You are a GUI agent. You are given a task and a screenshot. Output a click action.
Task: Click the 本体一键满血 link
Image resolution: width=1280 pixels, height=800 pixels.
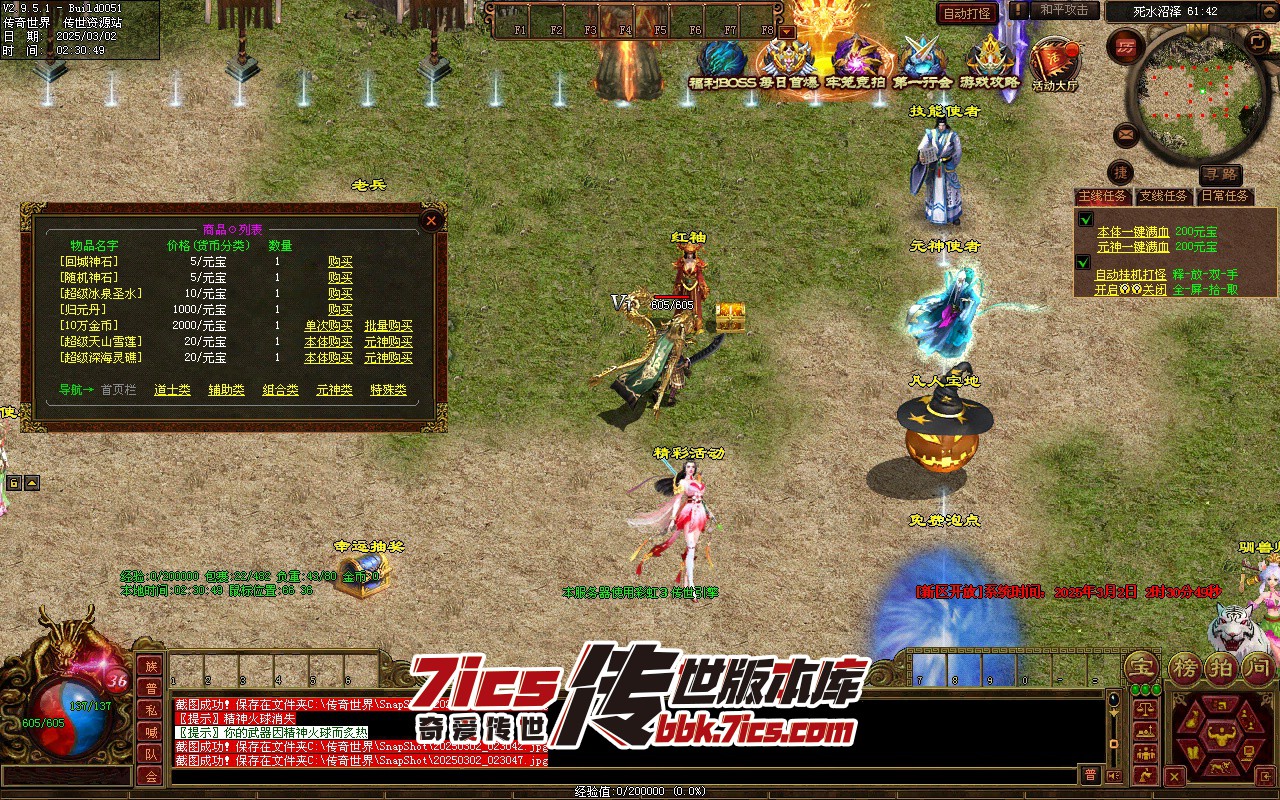1132,232
